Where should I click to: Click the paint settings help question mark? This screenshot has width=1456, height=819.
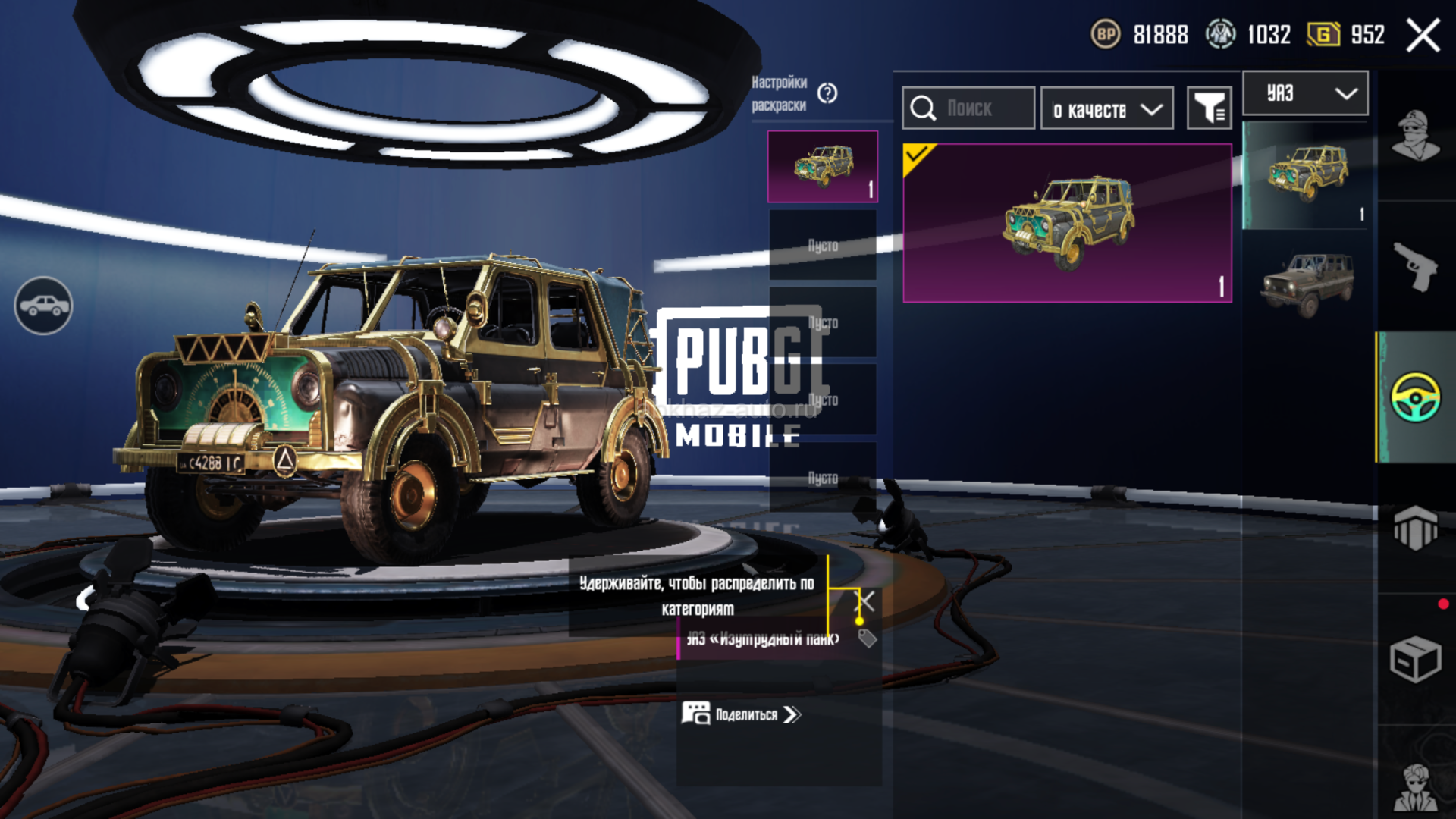pos(827,93)
